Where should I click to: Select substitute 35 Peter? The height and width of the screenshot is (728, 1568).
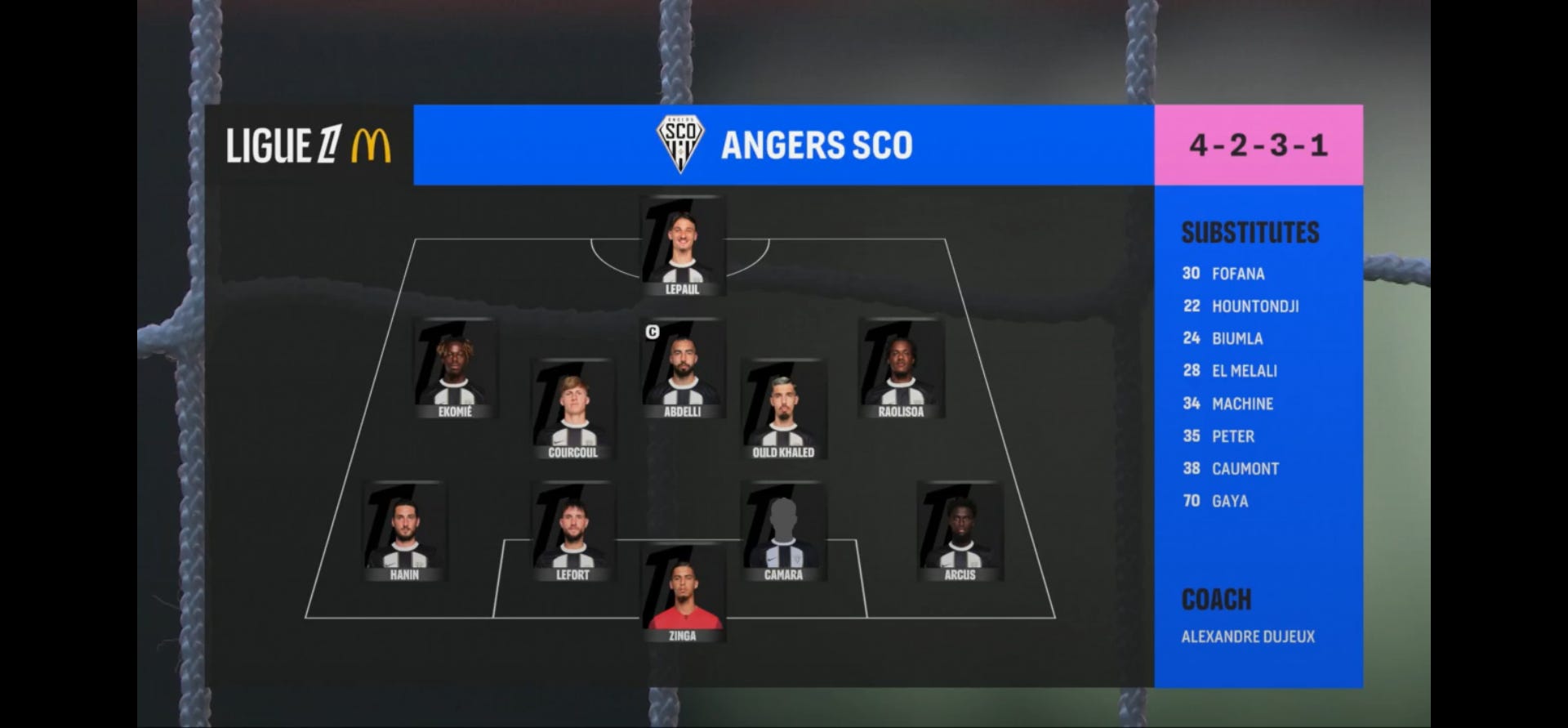click(x=1219, y=436)
